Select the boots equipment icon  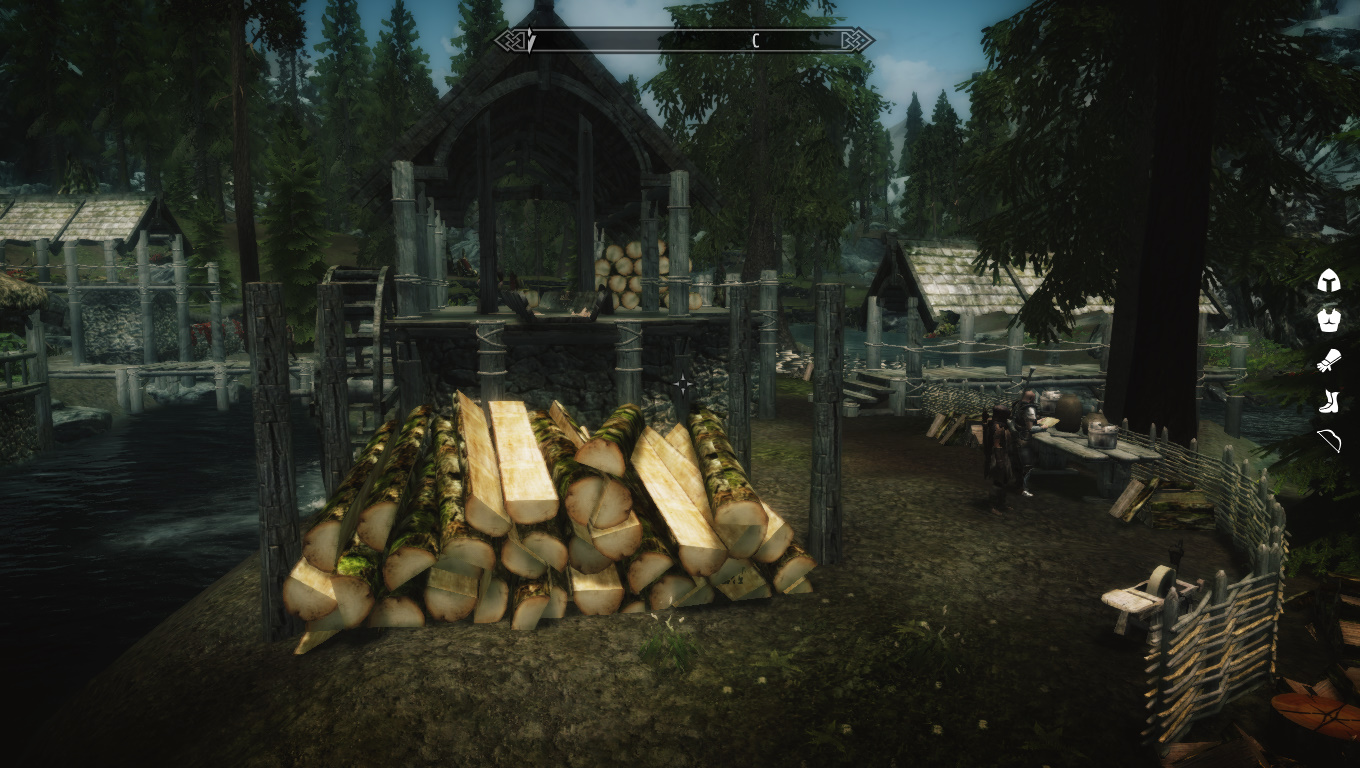[1328, 402]
